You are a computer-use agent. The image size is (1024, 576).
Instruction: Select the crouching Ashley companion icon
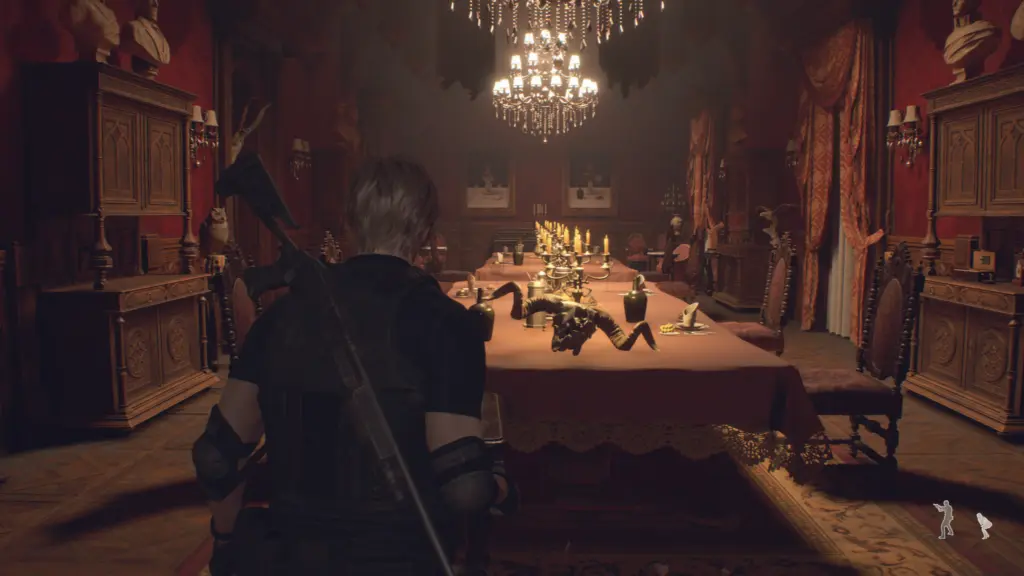click(x=983, y=525)
